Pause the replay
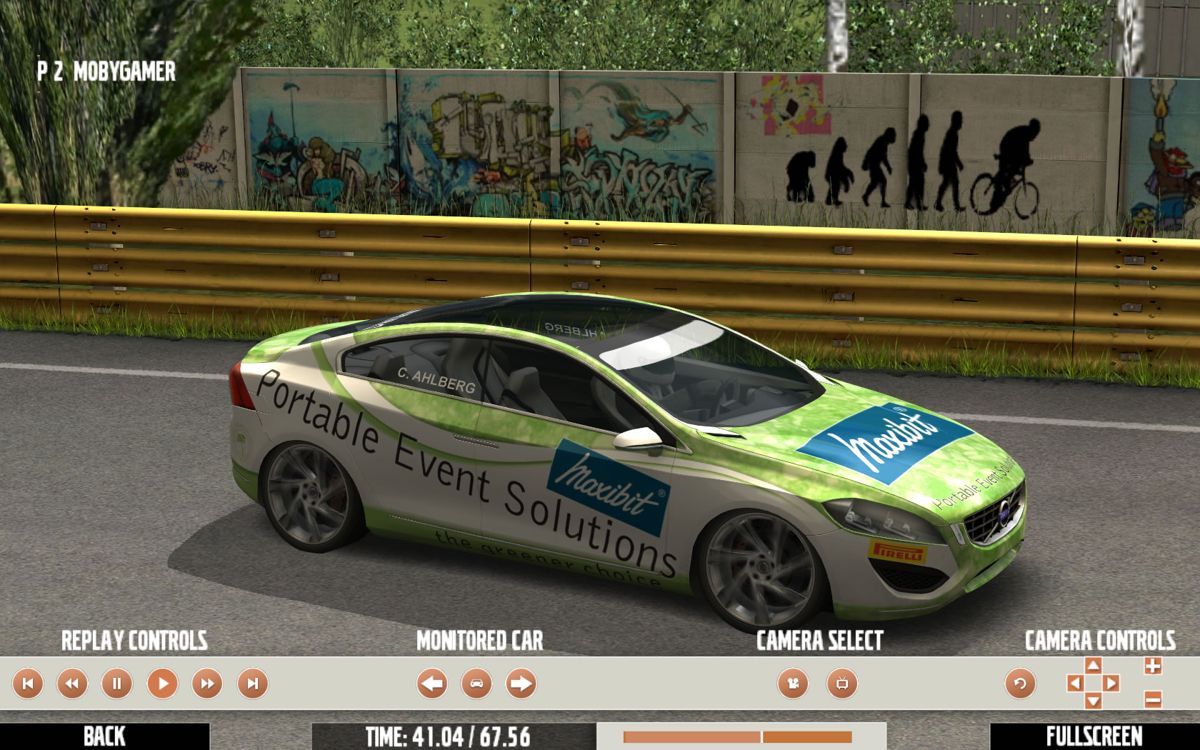The image size is (1200, 750). 117,684
